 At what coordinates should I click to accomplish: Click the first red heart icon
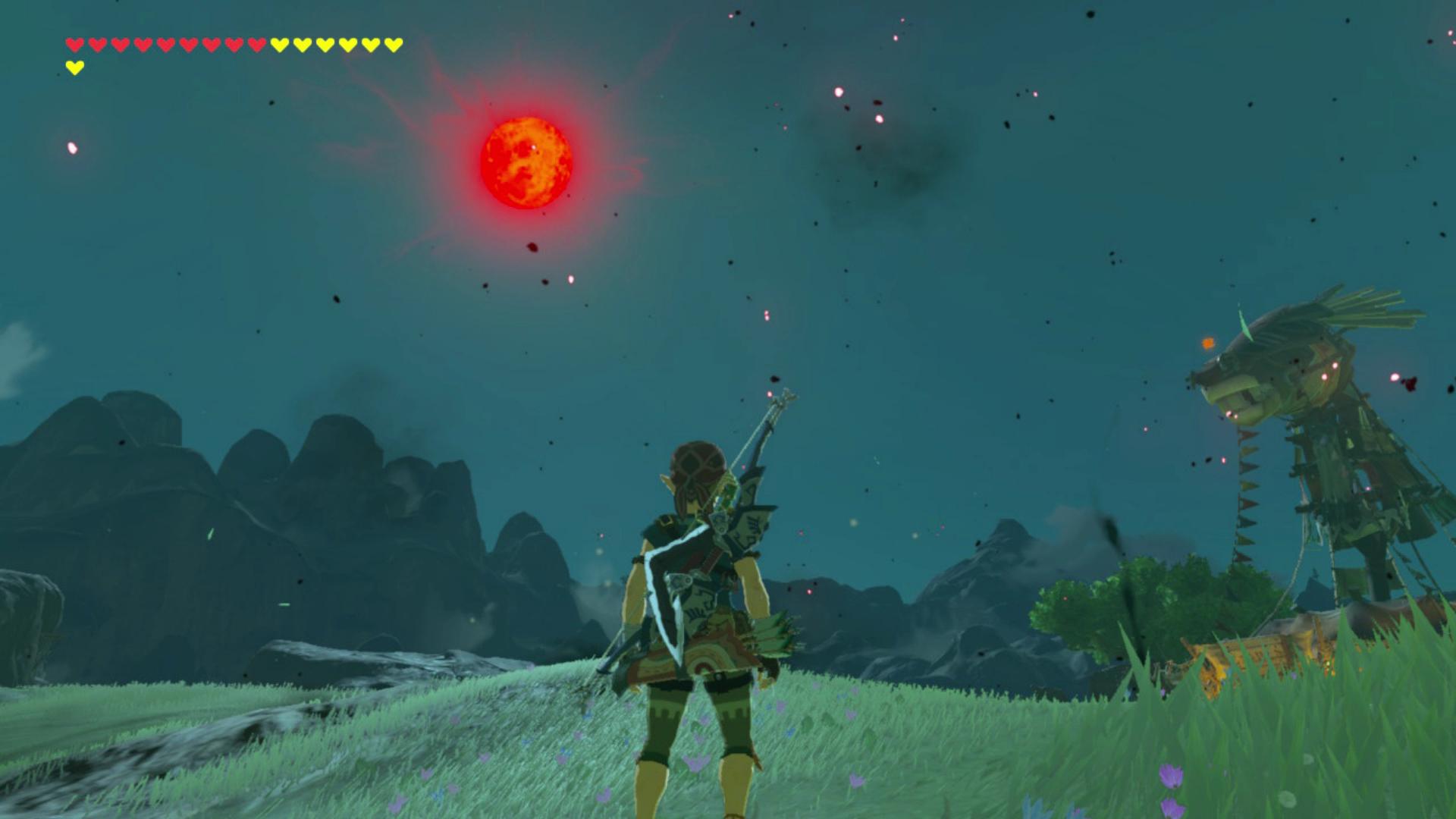pyautogui.click(x=74, y=45)
